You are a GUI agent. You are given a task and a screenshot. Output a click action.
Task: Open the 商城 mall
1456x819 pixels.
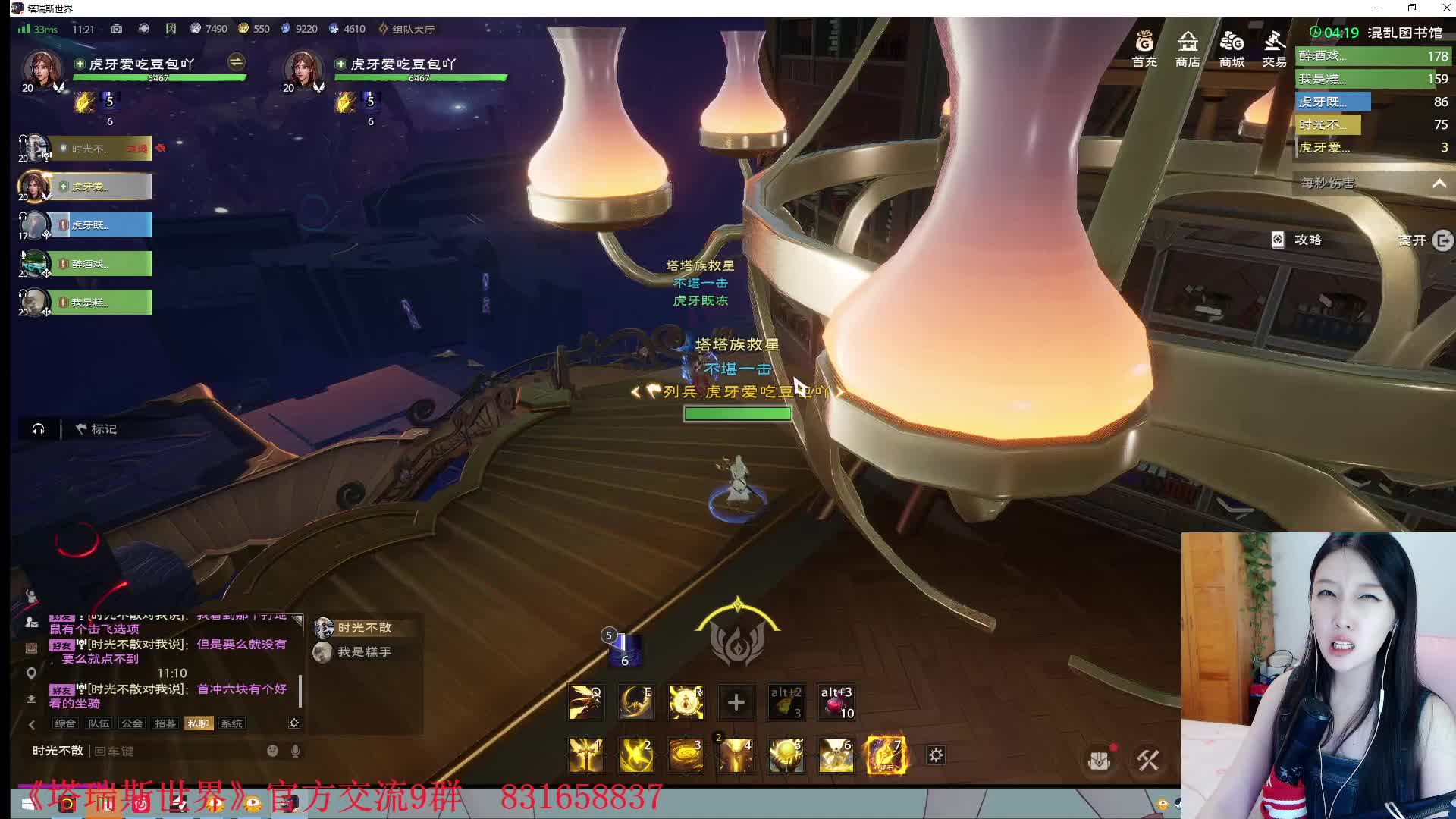pos(1232,48)
